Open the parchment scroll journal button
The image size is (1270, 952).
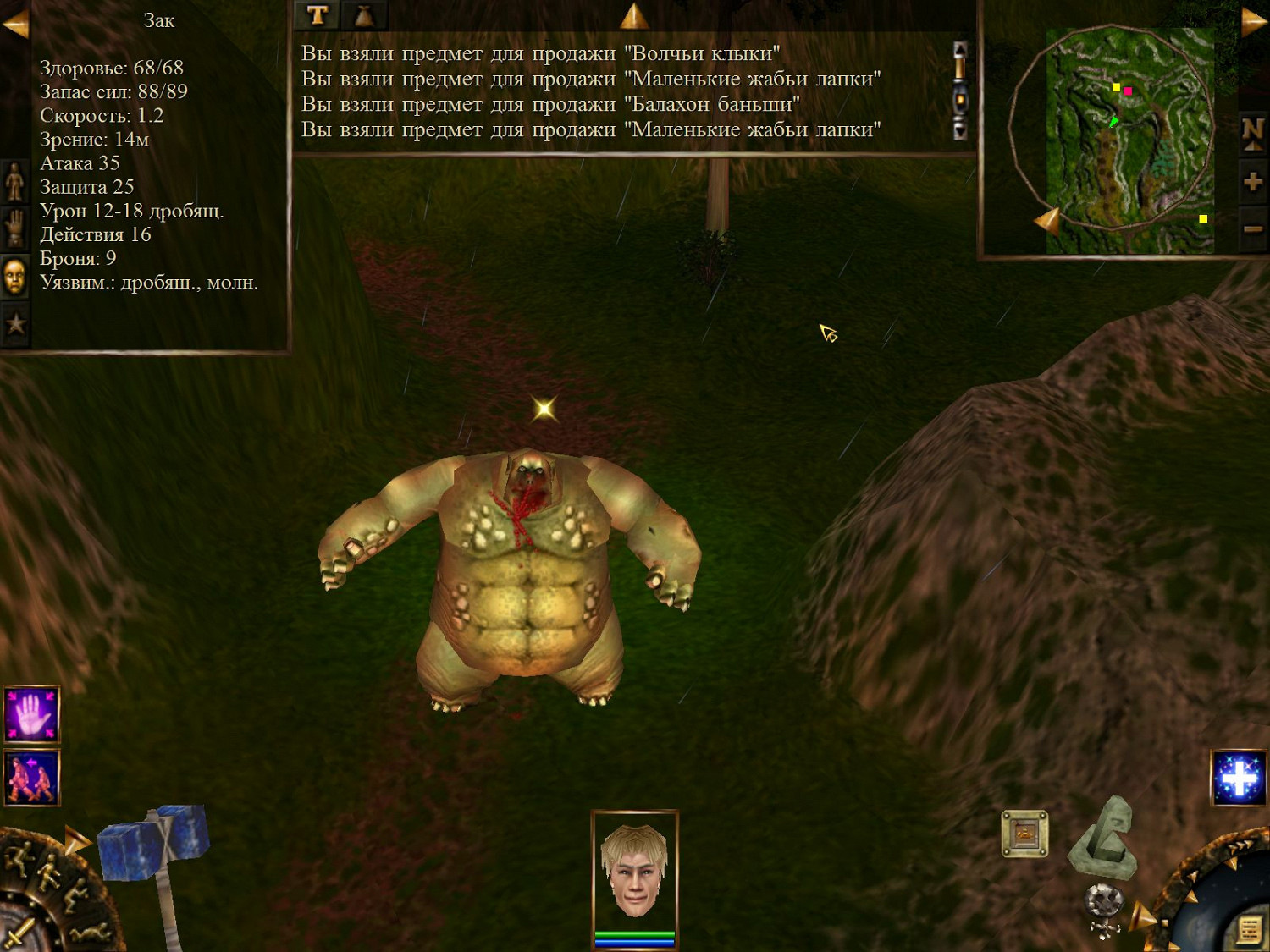click(1249, 929)
